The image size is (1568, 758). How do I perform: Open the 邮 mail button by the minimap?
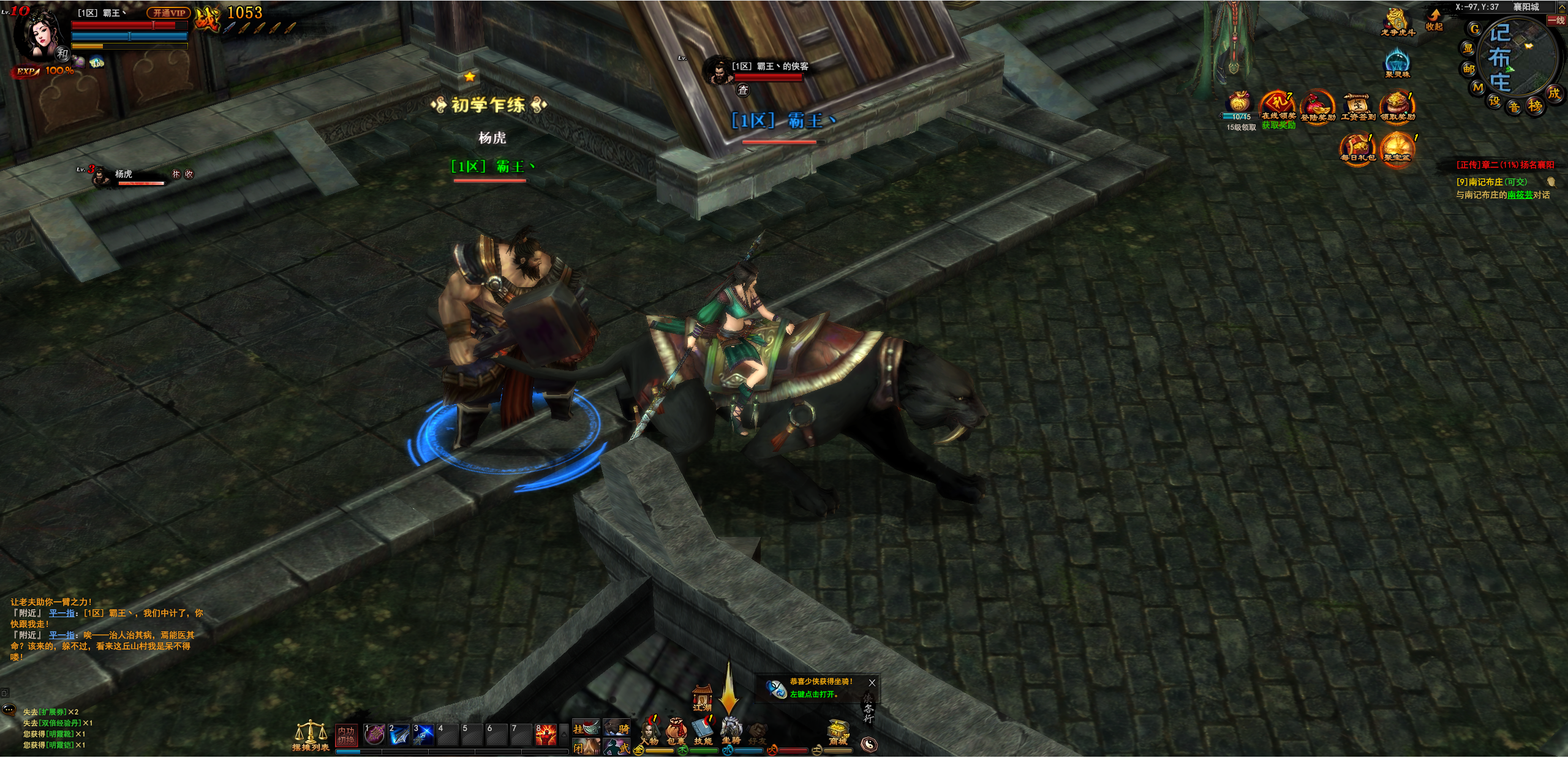pyautogui.click(x=1469, y=69)
